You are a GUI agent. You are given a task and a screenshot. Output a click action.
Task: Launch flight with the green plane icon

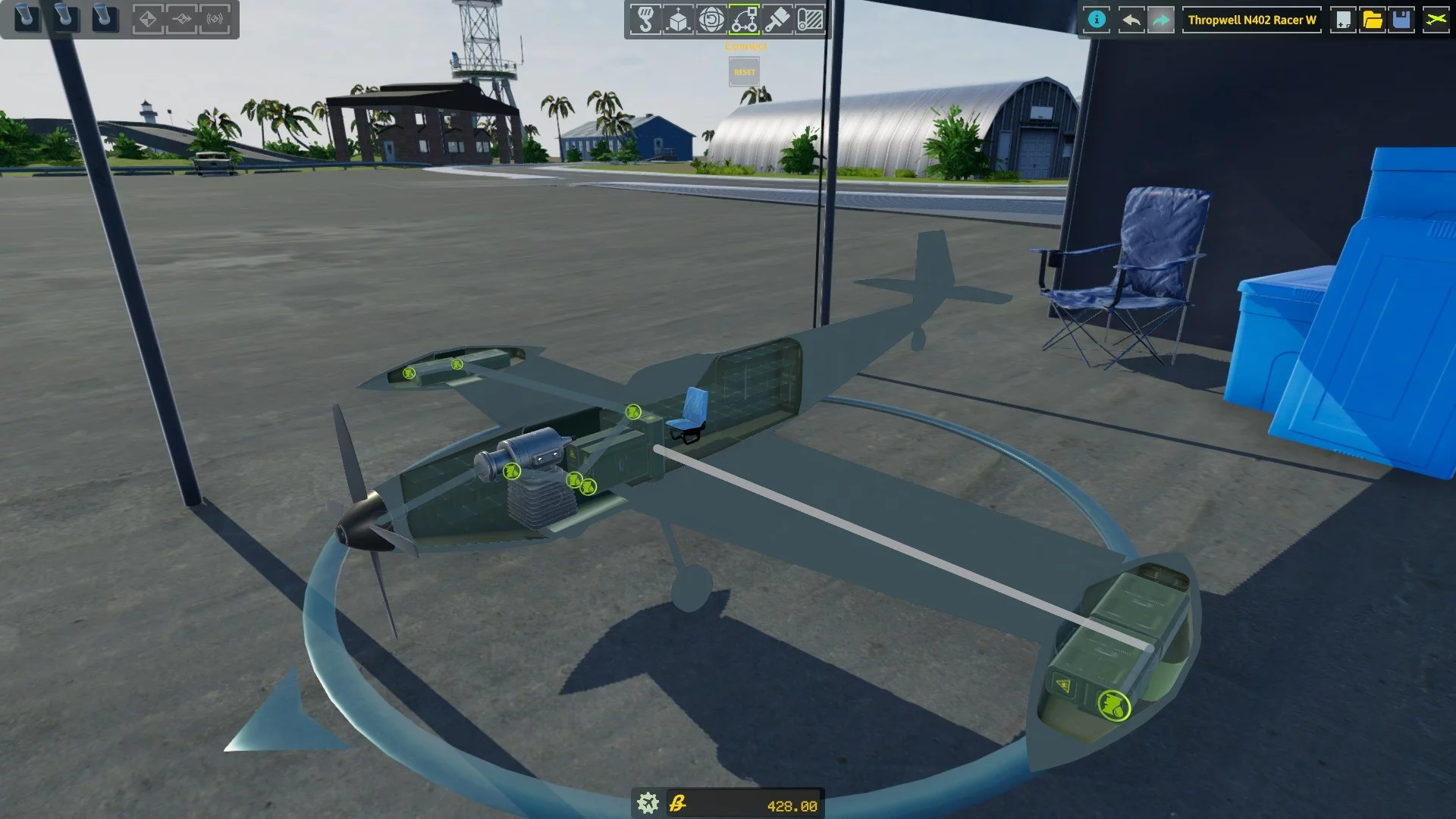[x=1436, y=20]
